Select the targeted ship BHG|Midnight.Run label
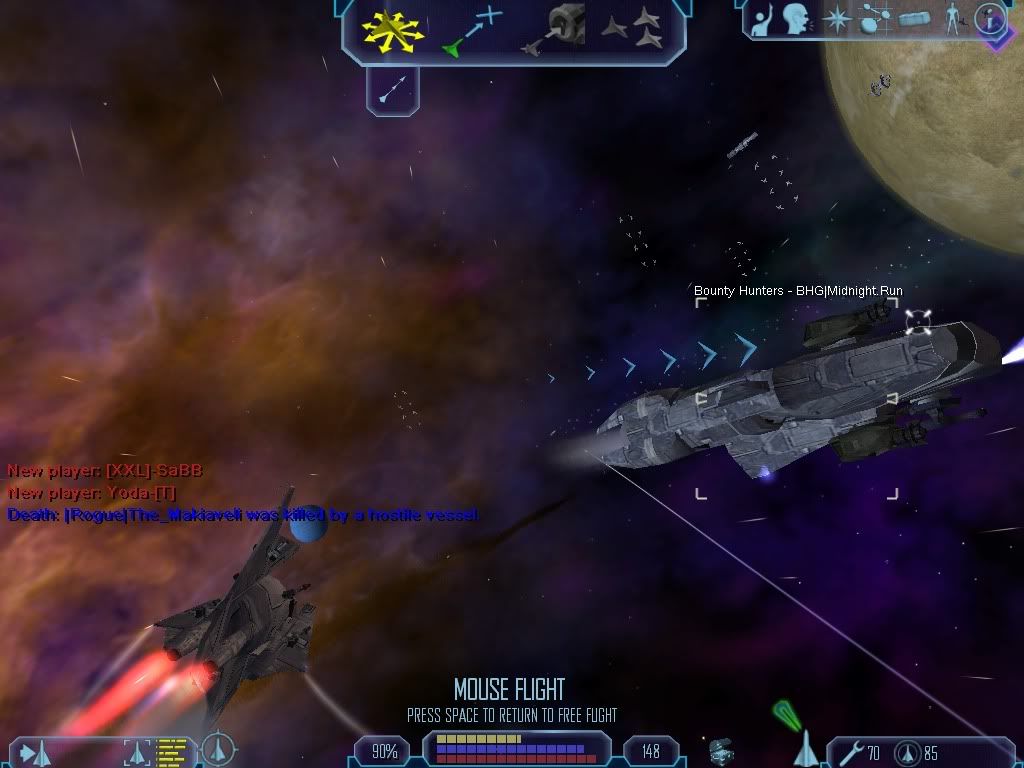The image size is (1024, 768). coord(798,291)
